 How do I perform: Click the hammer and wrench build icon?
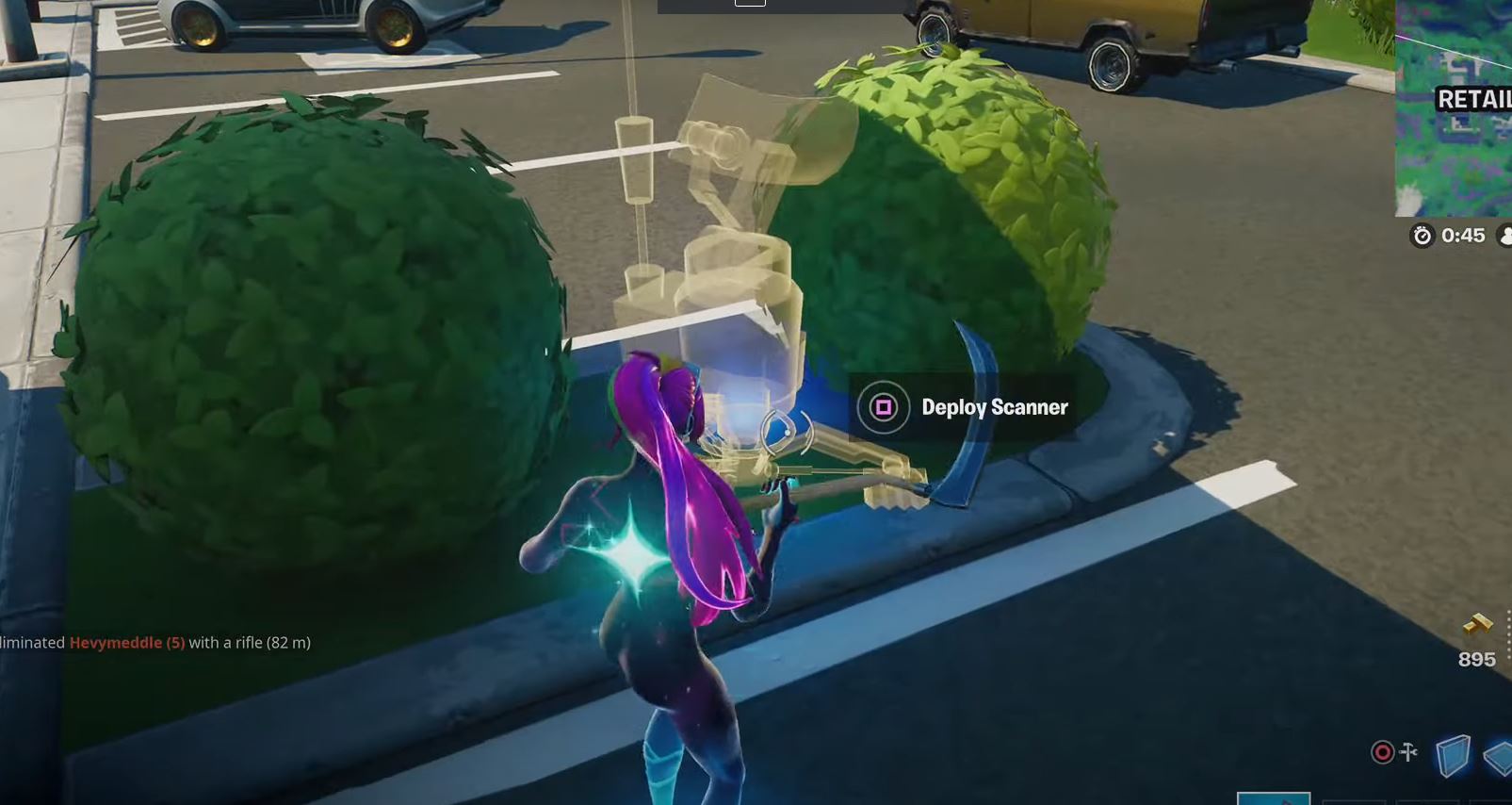coord(1407,751)
